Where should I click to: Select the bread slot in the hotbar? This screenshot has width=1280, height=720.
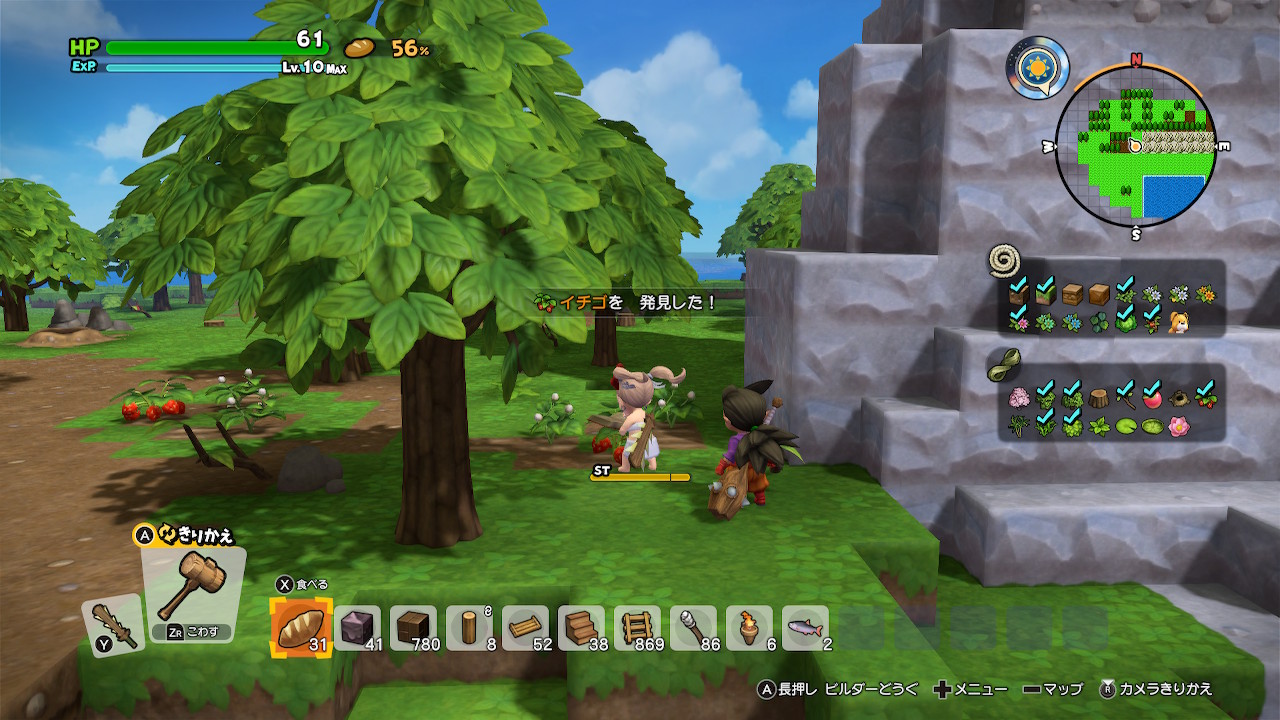[301, 629]
